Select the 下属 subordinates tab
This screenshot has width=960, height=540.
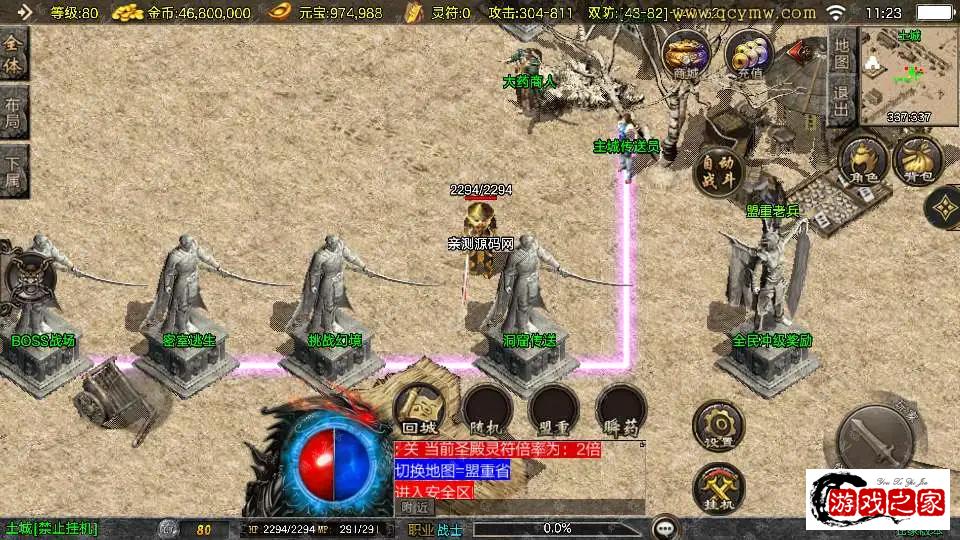(13, 171)
